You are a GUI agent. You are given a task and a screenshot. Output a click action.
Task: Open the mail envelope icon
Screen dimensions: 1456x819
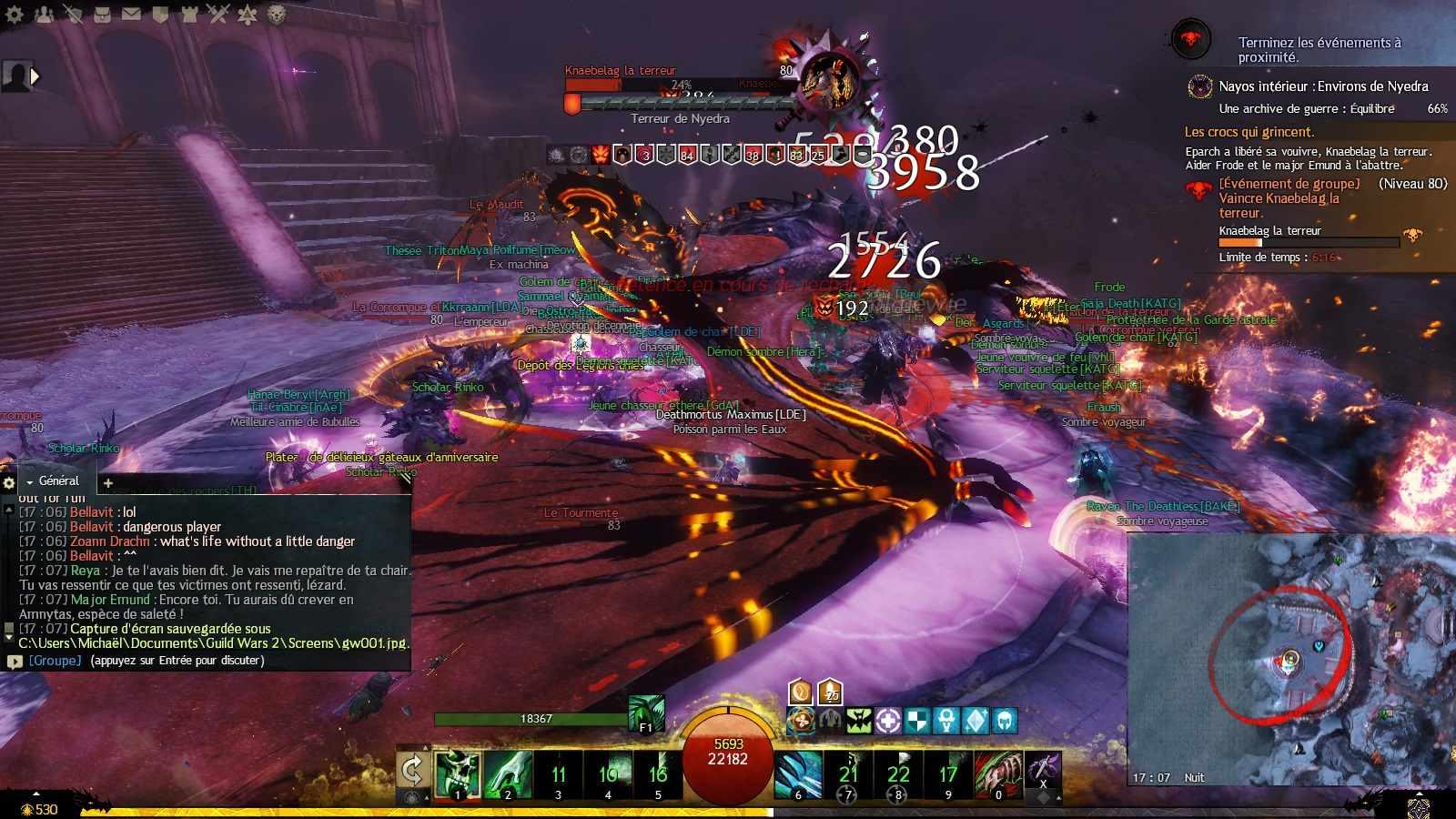tap(131, 14)
